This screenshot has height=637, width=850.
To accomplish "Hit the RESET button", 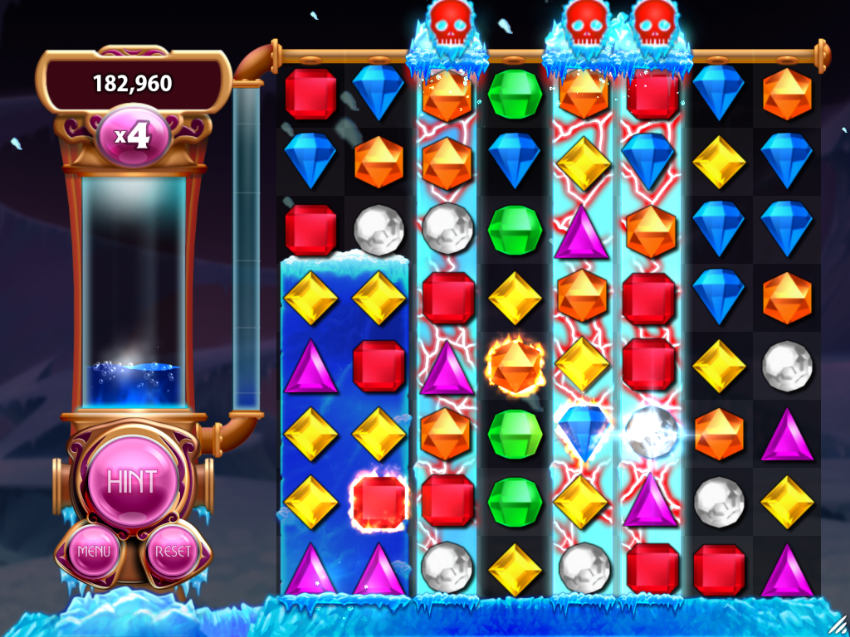I will pos(172,551).
